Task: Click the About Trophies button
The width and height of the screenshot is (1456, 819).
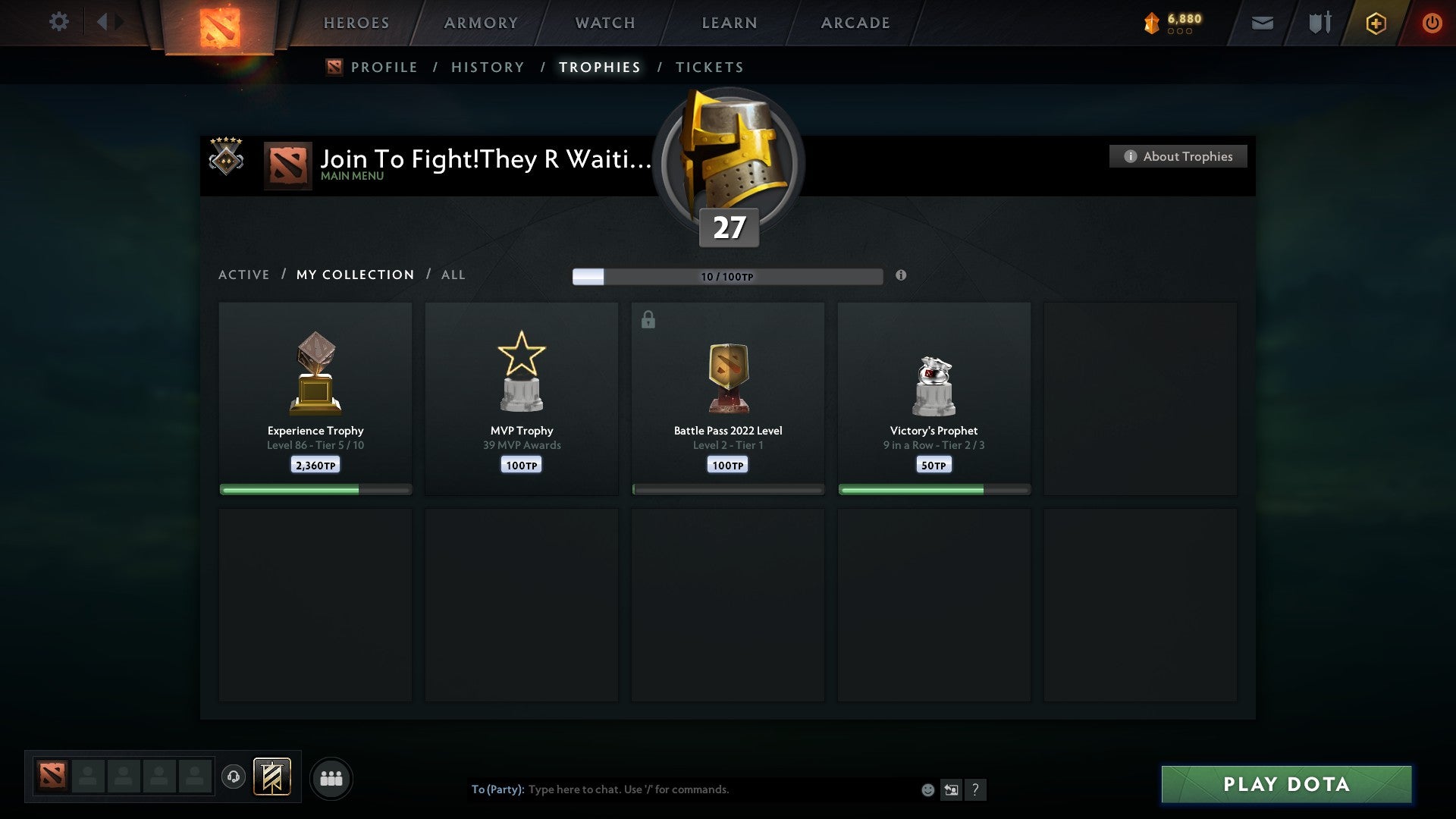Action: pyautogui.click(x=1178, y=156)
